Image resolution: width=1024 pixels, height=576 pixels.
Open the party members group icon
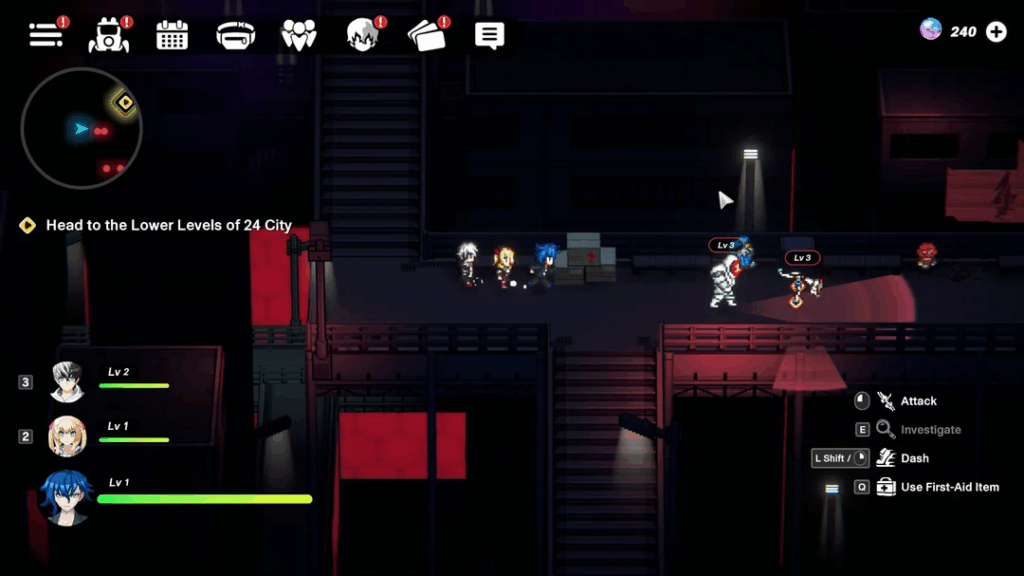tap(298, 36)
